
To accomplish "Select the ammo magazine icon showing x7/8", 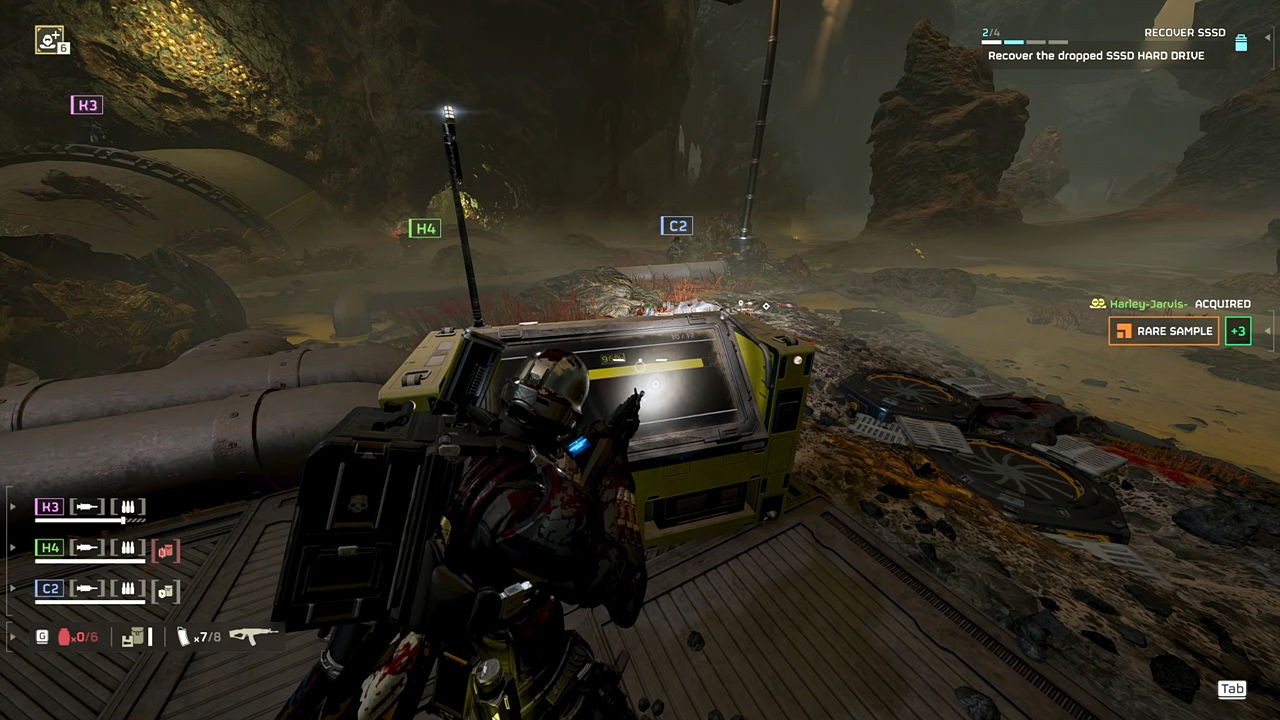I will pos(181,636).
